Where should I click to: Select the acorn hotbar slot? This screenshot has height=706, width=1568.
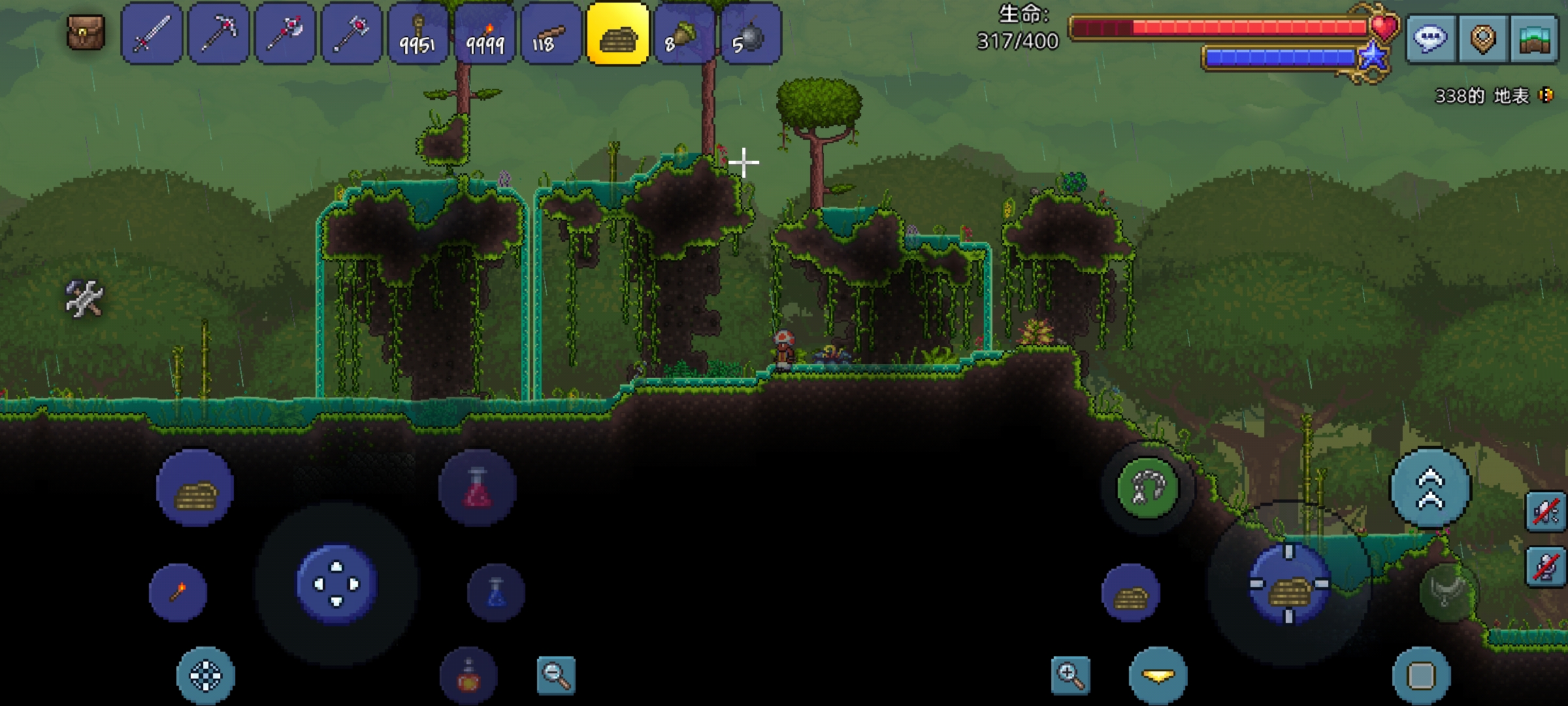click(684, 34)
